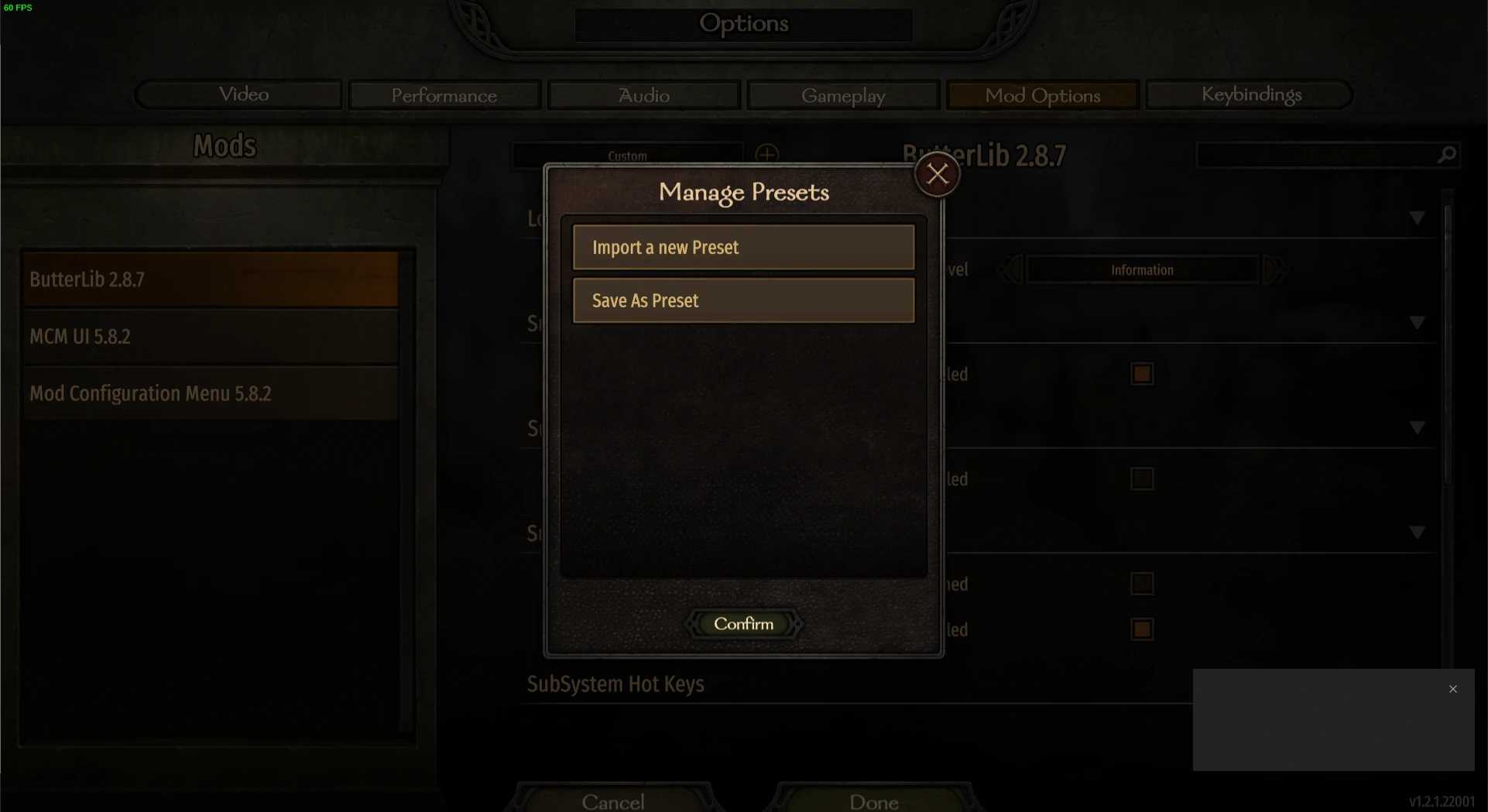
Task: Click the plus icon to add a preset
Action: click(767, 153)
